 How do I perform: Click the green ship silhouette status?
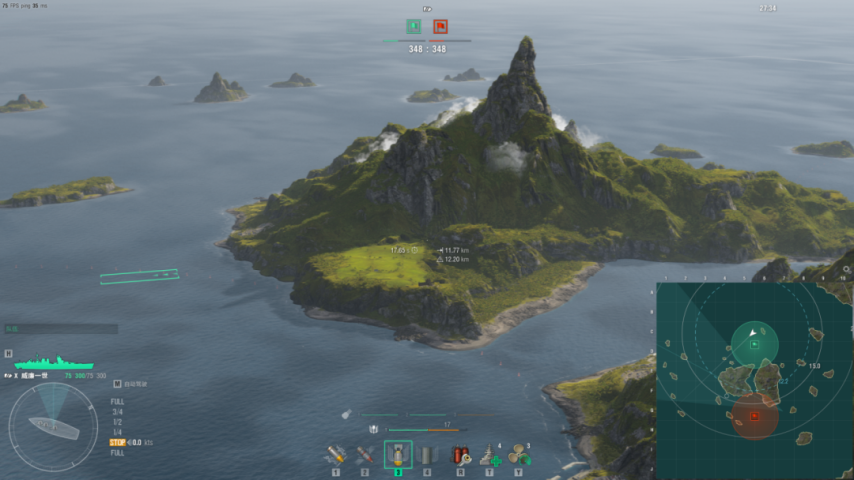tap(53, 362)
